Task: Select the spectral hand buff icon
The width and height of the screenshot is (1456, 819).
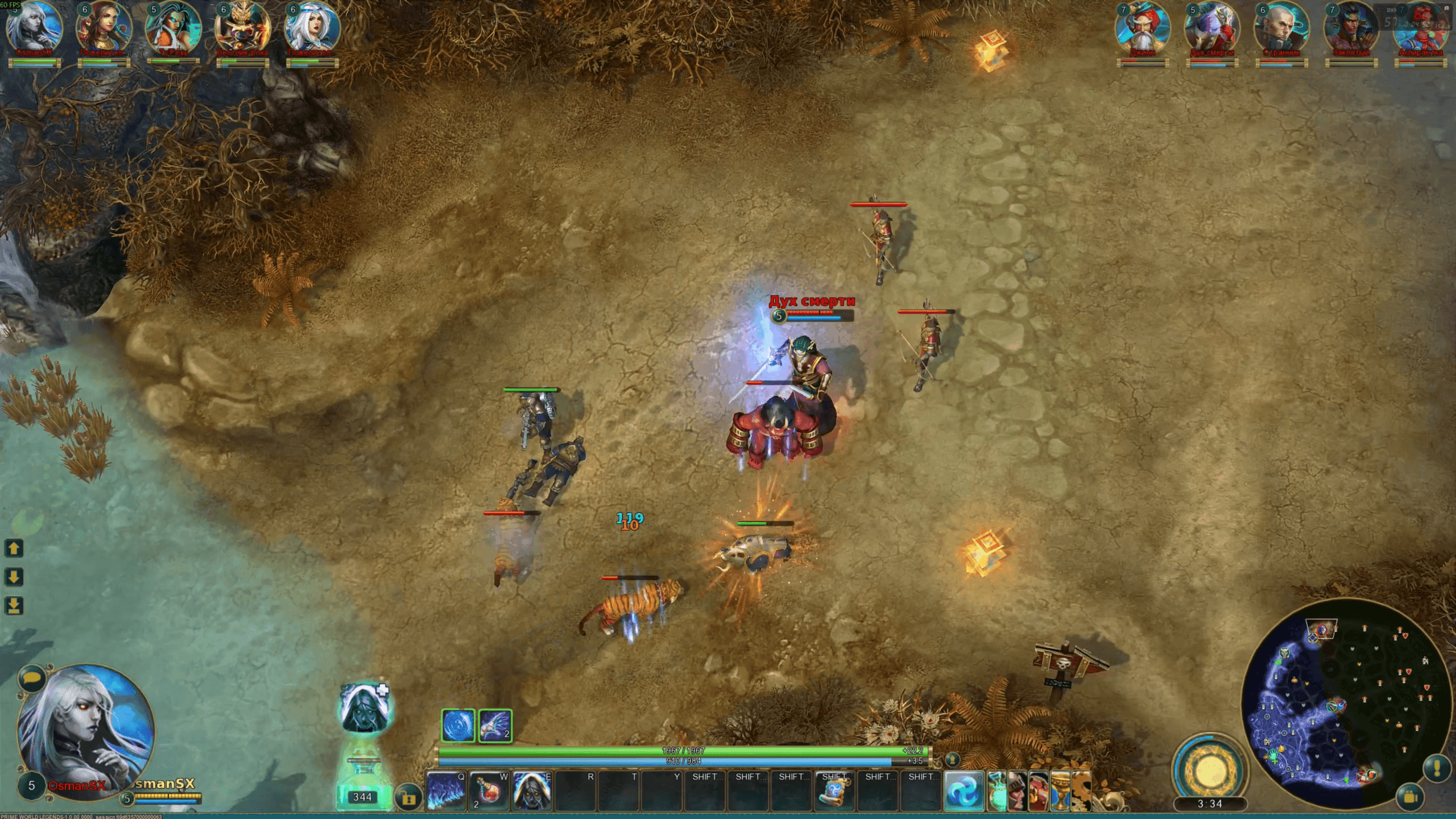Action: coord(495,726)
